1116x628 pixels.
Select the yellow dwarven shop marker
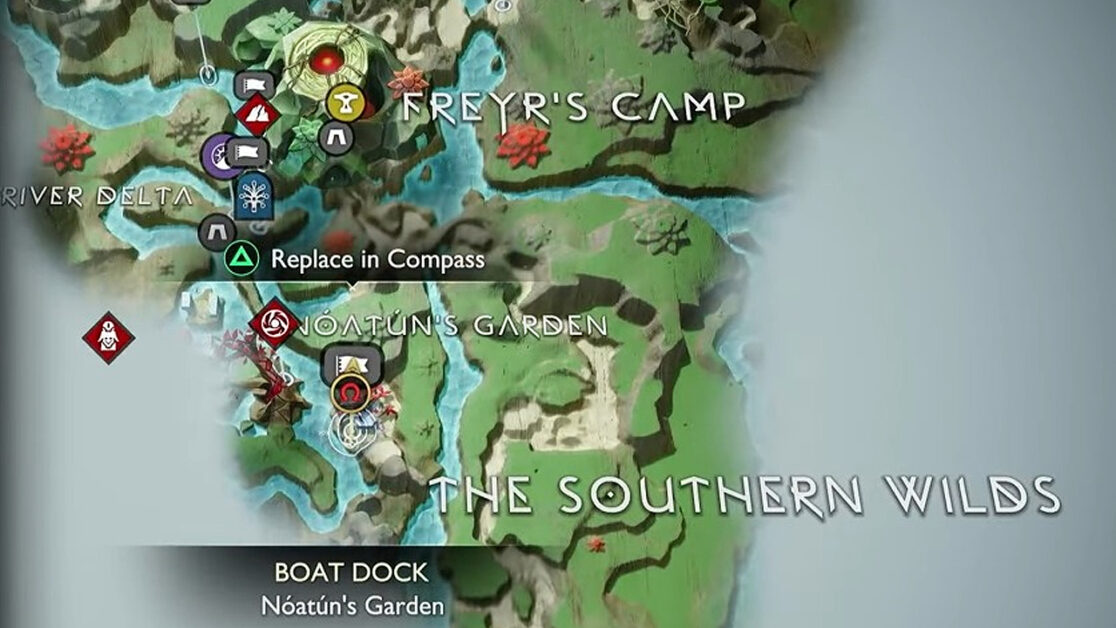(x=342, y=101)
